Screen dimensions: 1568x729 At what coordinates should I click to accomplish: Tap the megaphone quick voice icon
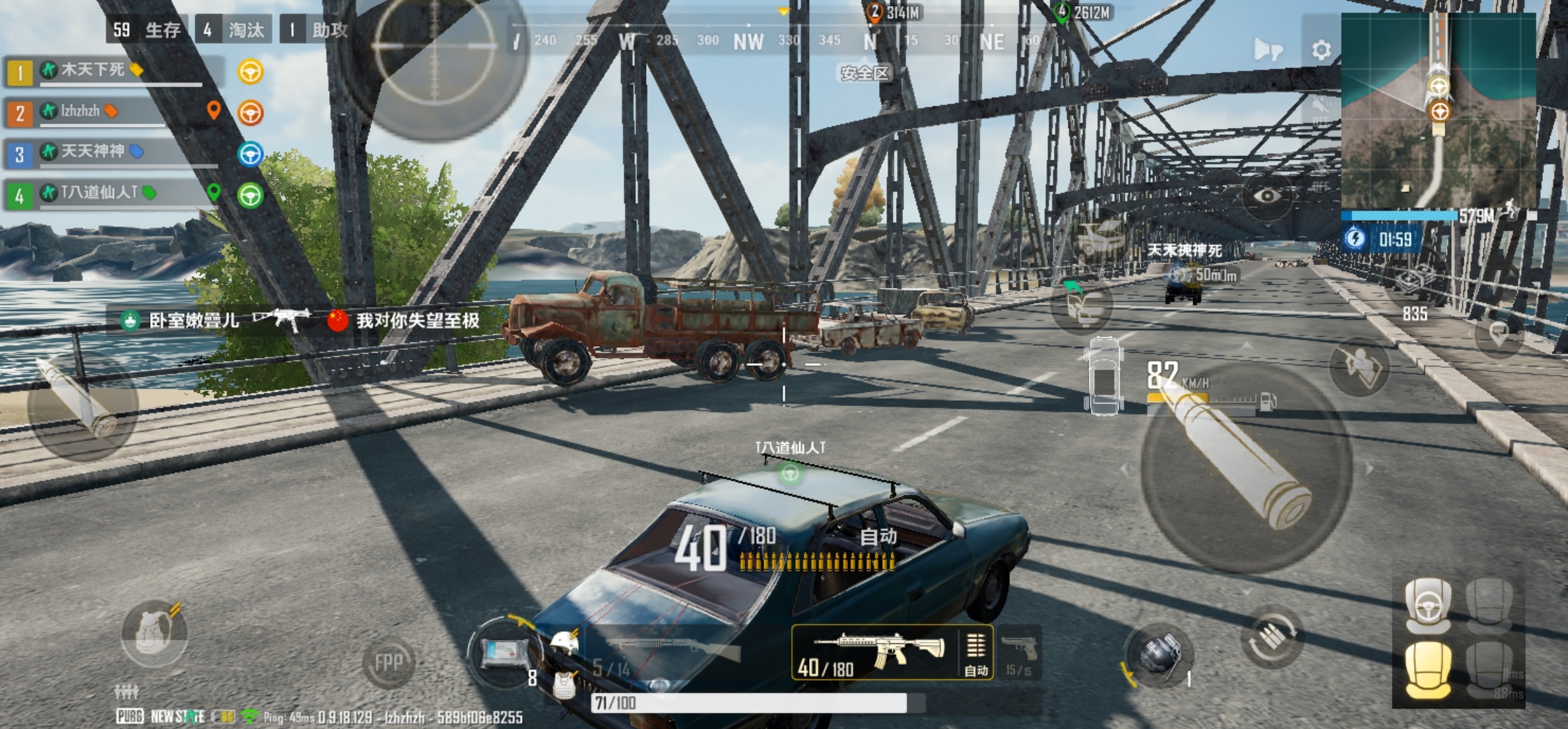click(1268, 50)
